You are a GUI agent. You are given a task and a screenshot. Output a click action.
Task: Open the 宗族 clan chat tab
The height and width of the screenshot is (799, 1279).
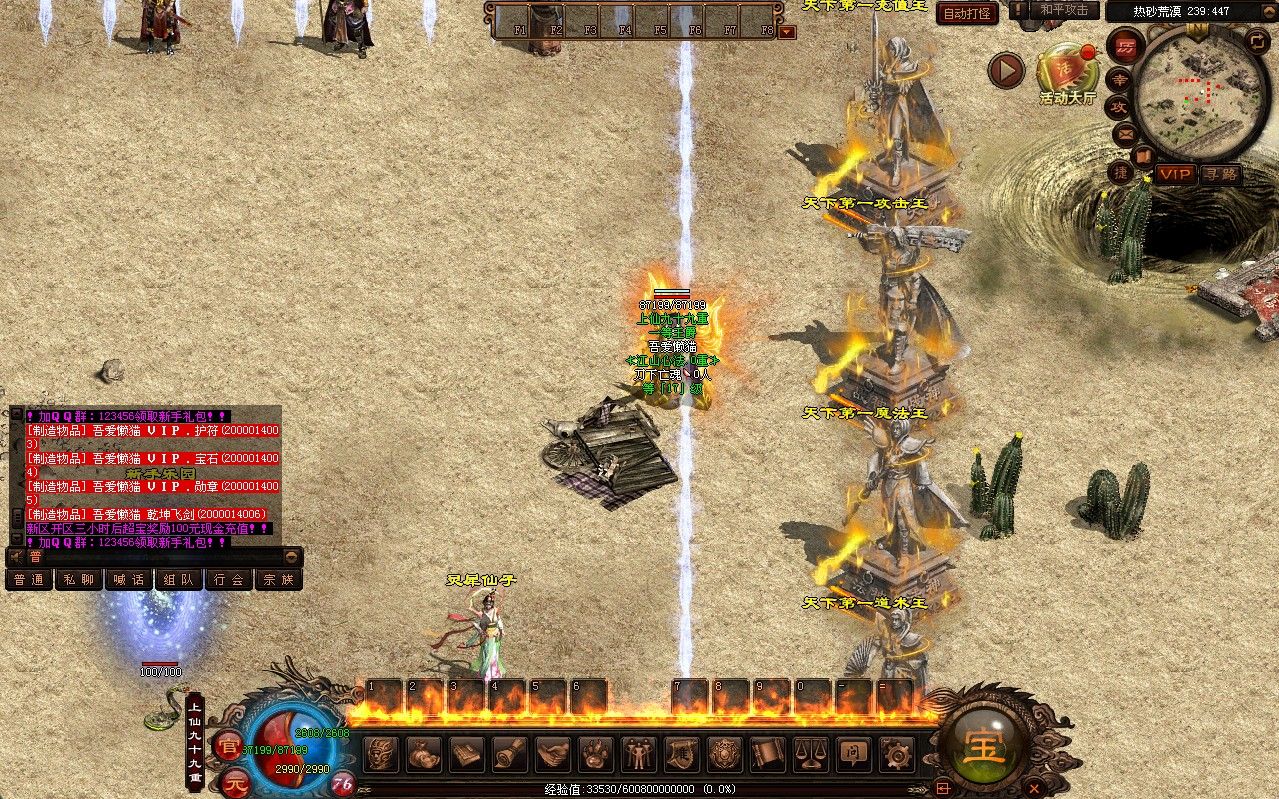278,579
